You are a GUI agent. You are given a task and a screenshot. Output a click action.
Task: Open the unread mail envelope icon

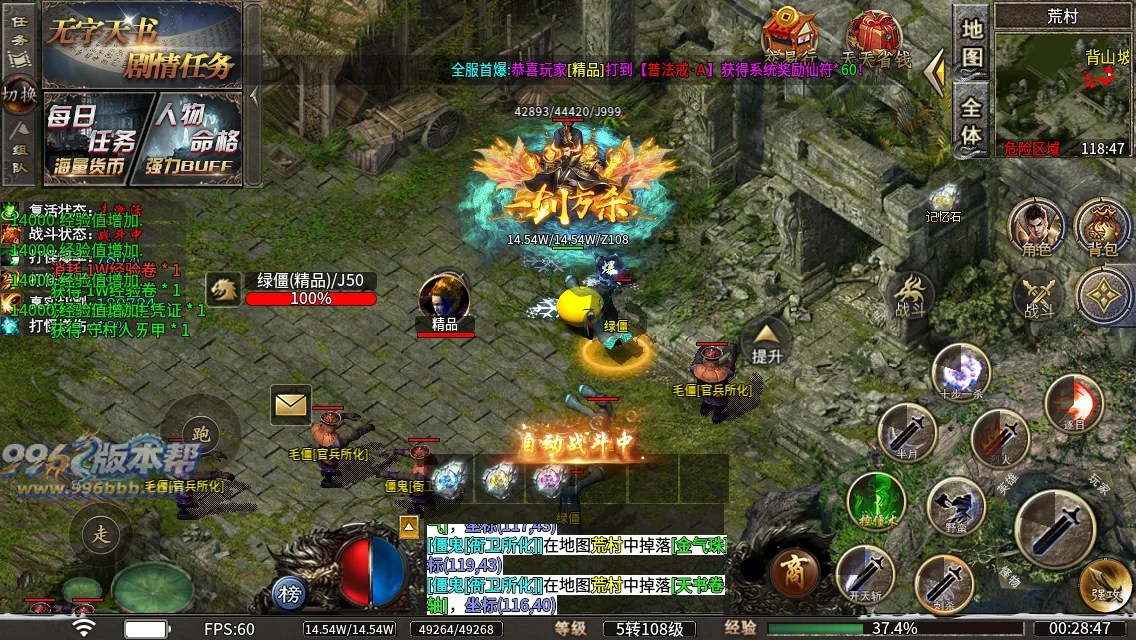pos(291,405)
